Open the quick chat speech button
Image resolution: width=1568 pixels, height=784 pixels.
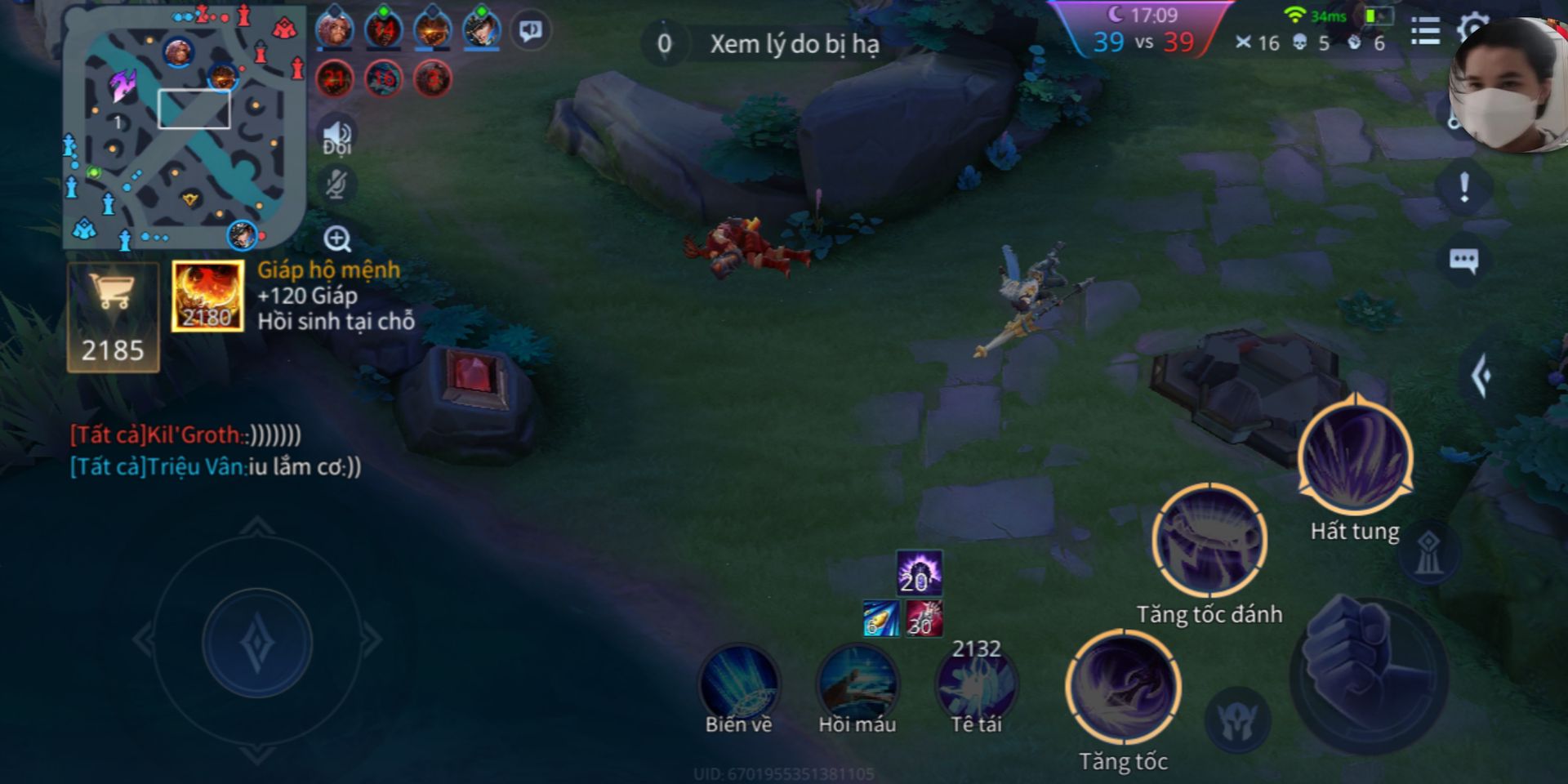(531, 31)
